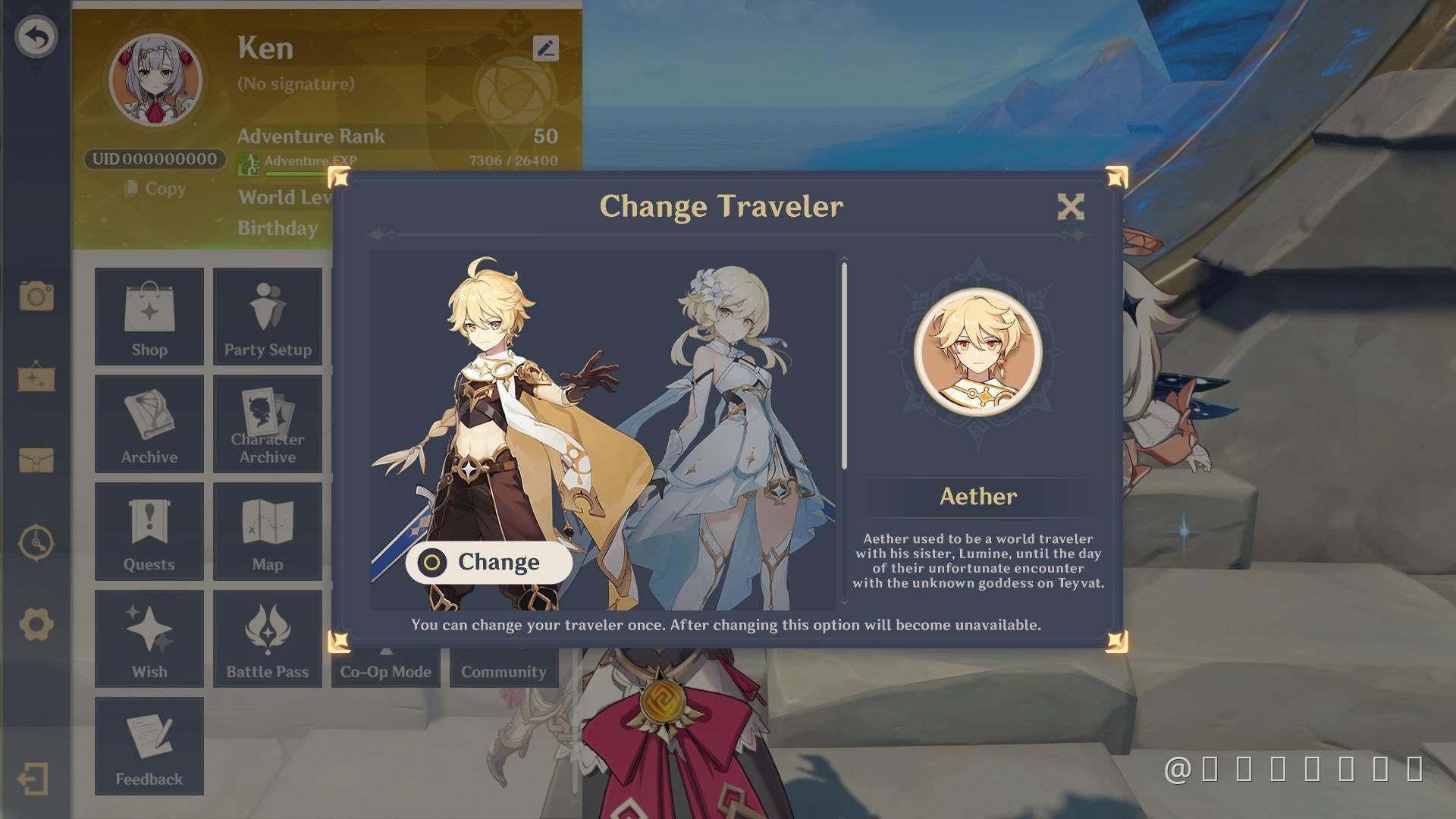The image size is (1456, 819).
Task: Open the Map from the menu
Action: (267, 531)
